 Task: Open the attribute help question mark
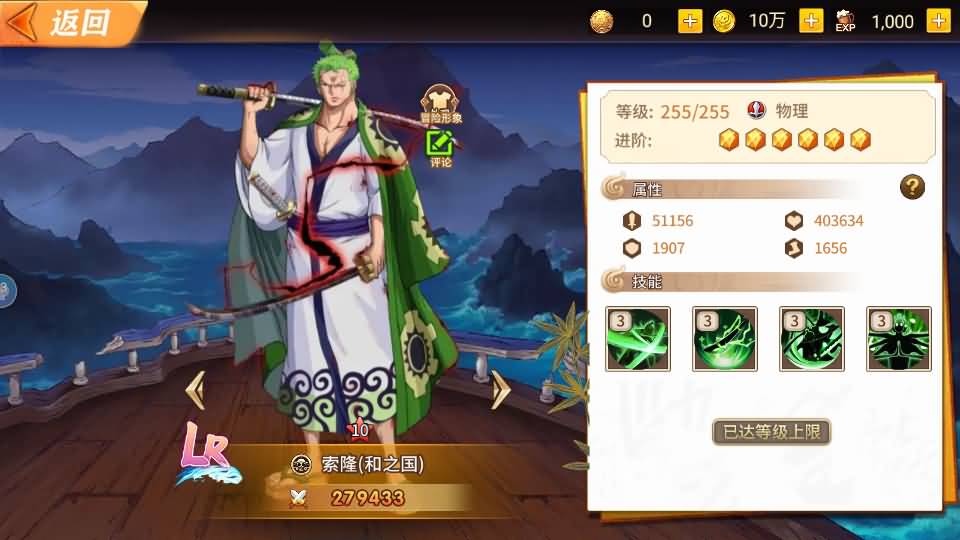pyautogui.click(x=912, y=187)
